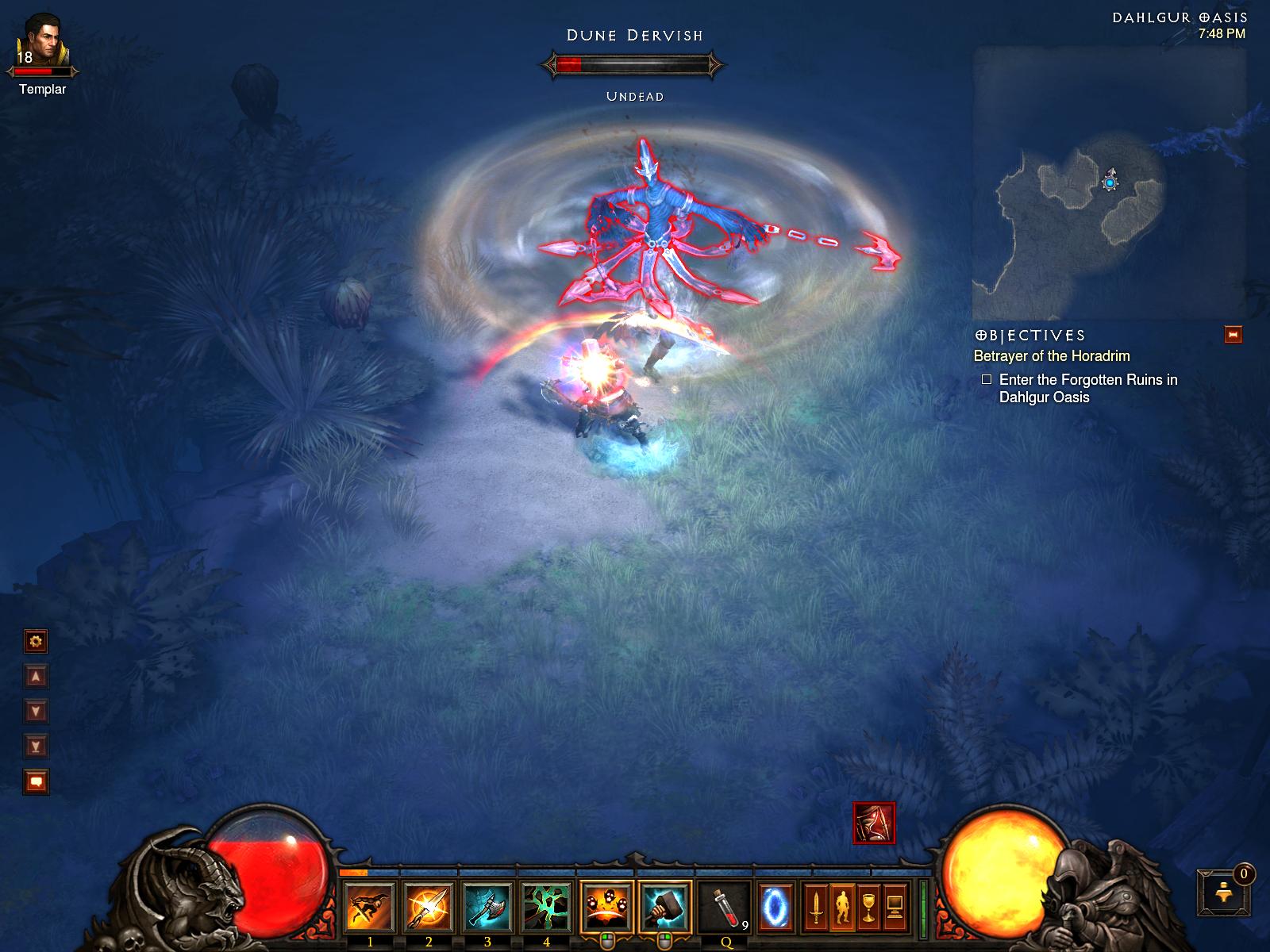1270x952 pixels.
Task: Open the gold chalice menu button
Action: [869, 907]
